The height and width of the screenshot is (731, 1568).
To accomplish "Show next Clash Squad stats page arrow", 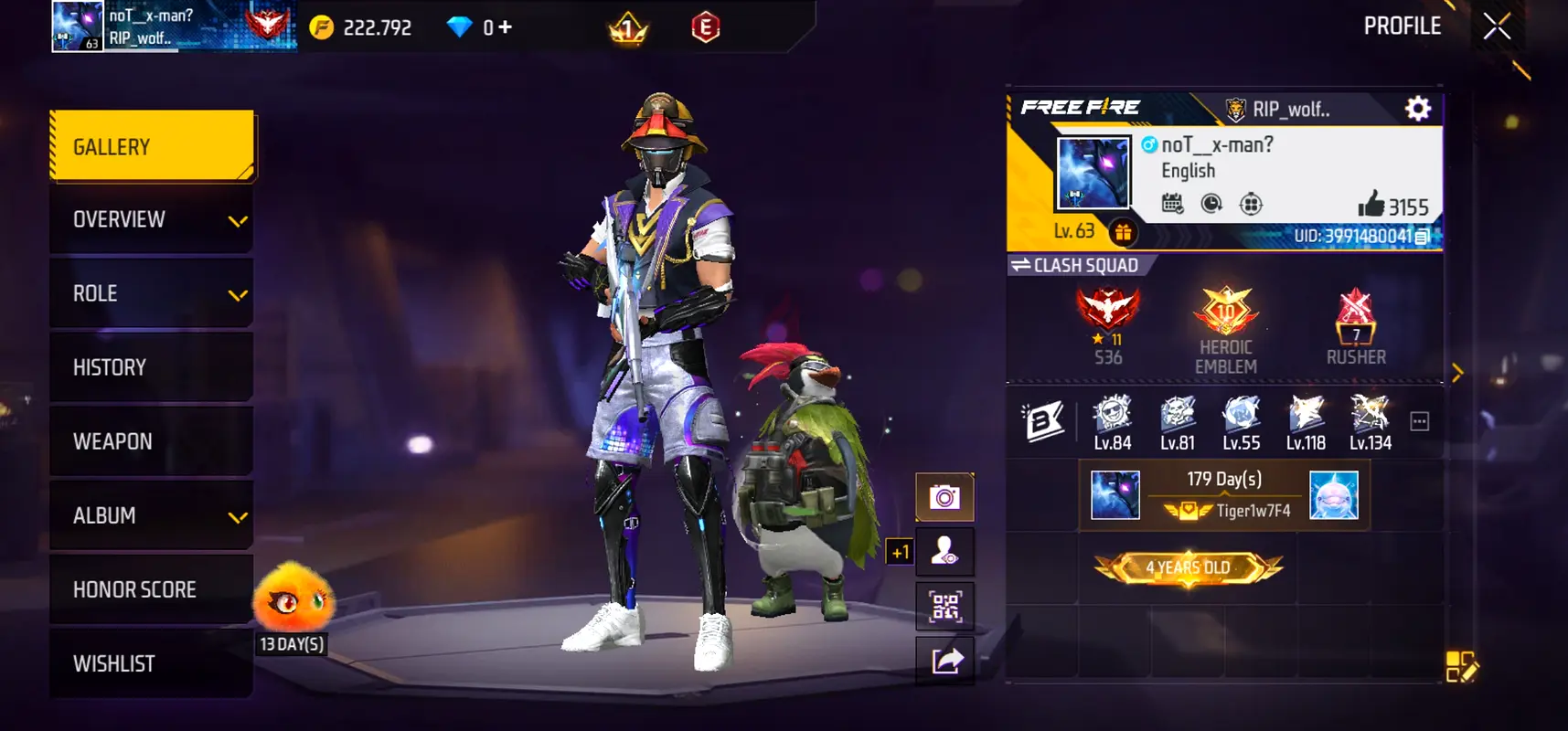I will [1457, 373].
